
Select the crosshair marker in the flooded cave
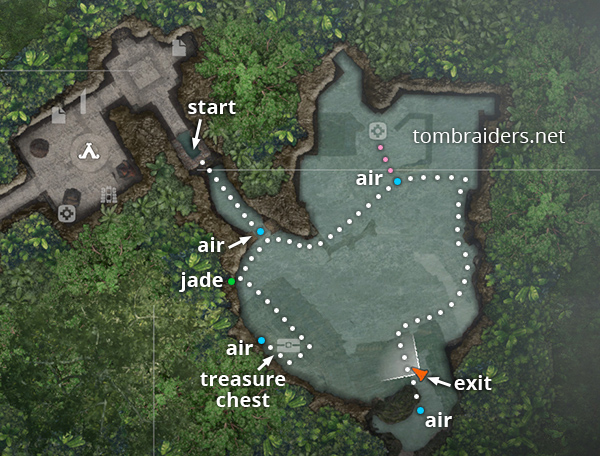click(x=377, y=130)
